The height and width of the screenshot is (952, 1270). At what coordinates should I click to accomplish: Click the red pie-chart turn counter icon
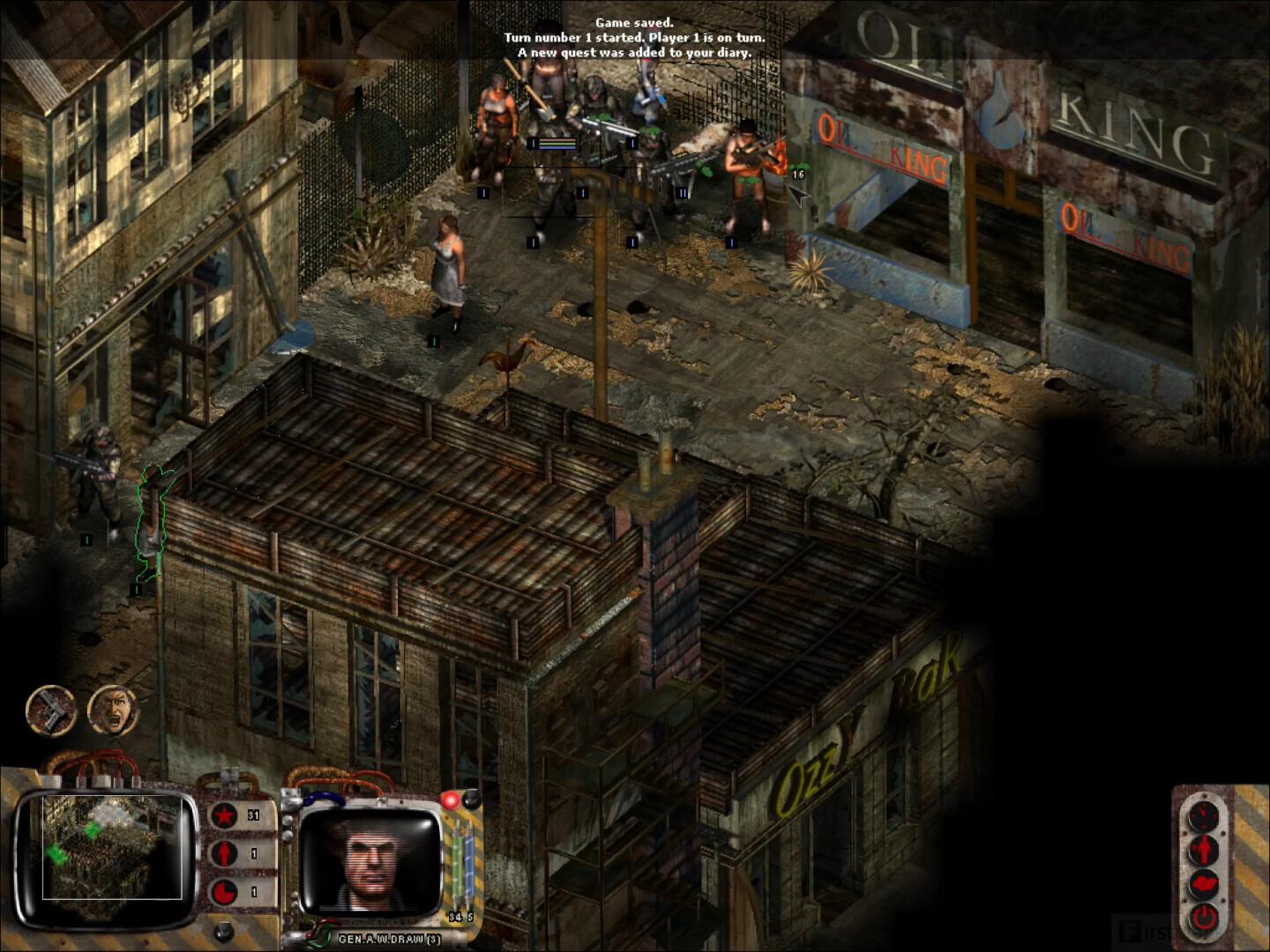point(225,891)
